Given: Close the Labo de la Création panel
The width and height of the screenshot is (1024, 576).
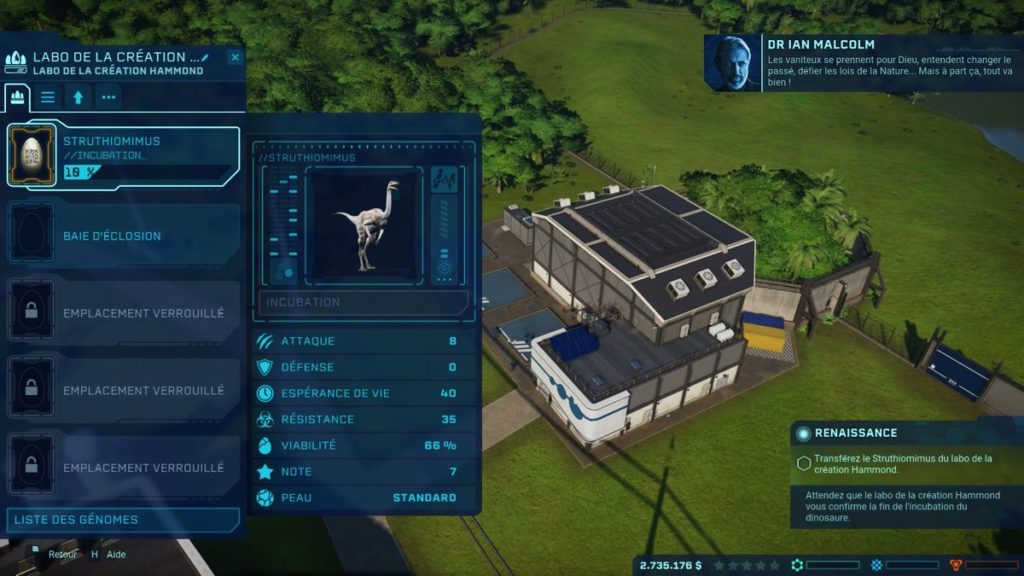Looking at the screenshot, I should (235, 58).
